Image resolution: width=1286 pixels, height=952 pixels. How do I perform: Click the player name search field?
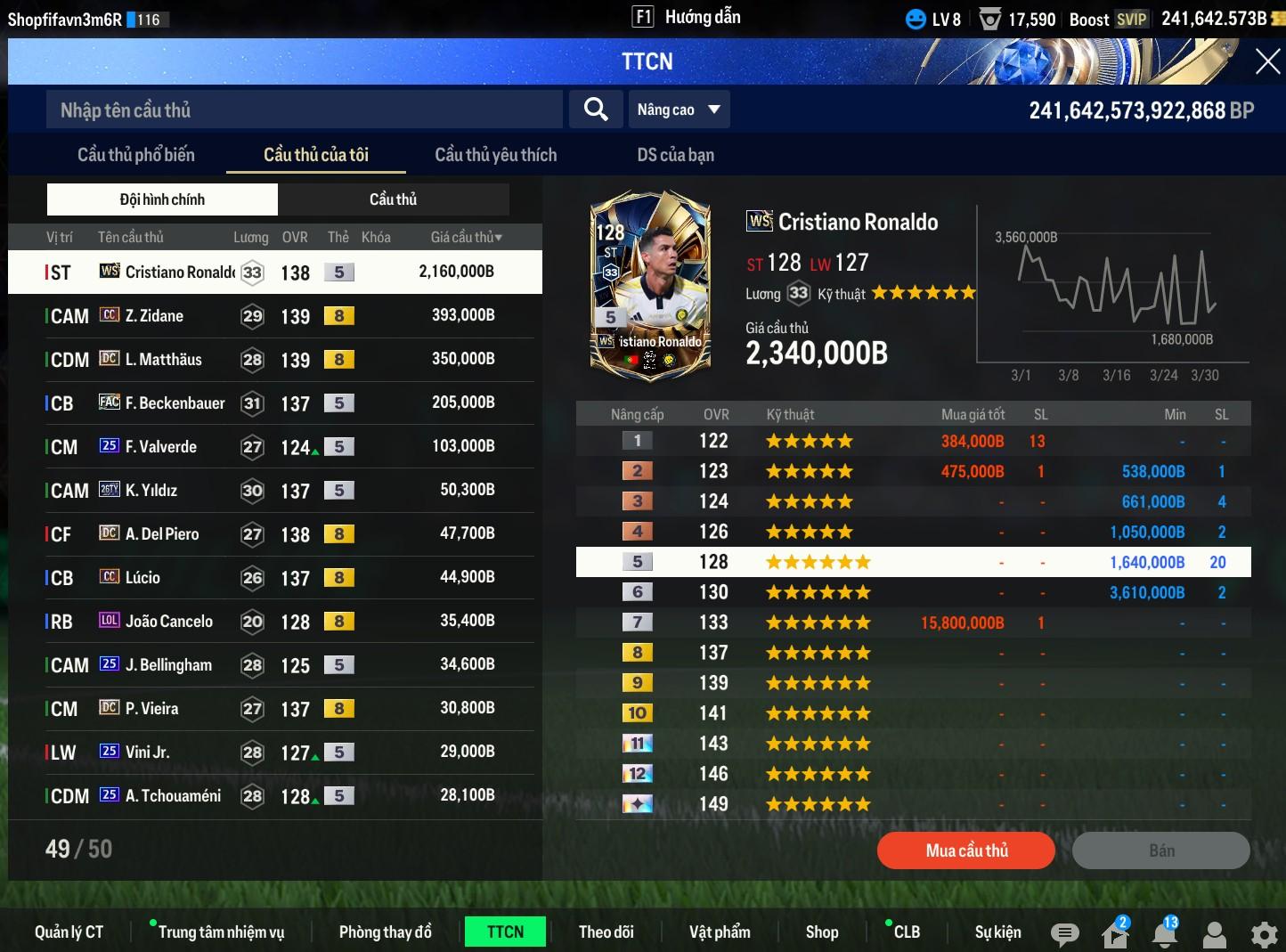click(303, 110)
